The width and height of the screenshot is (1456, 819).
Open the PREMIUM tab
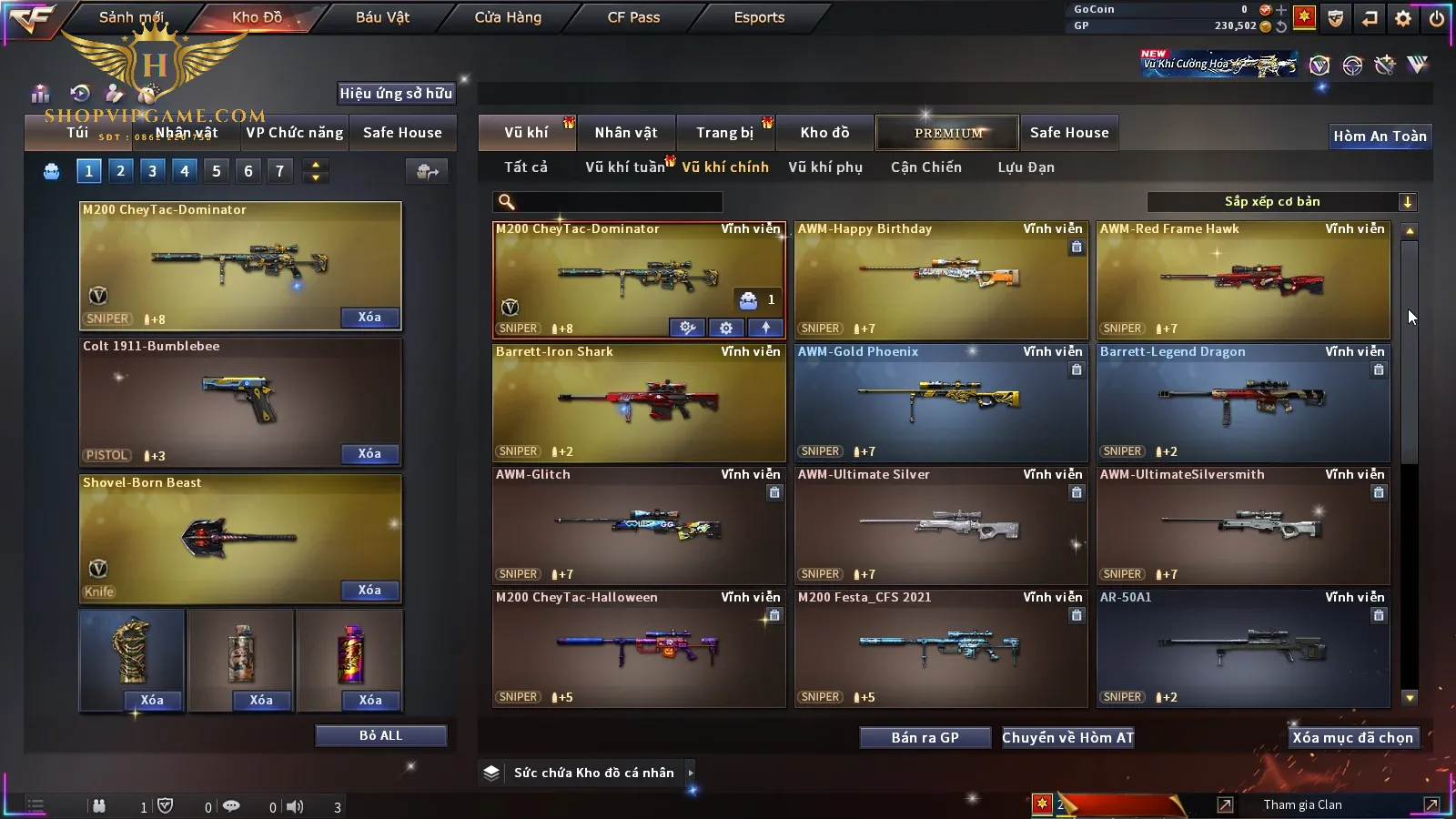948,133
